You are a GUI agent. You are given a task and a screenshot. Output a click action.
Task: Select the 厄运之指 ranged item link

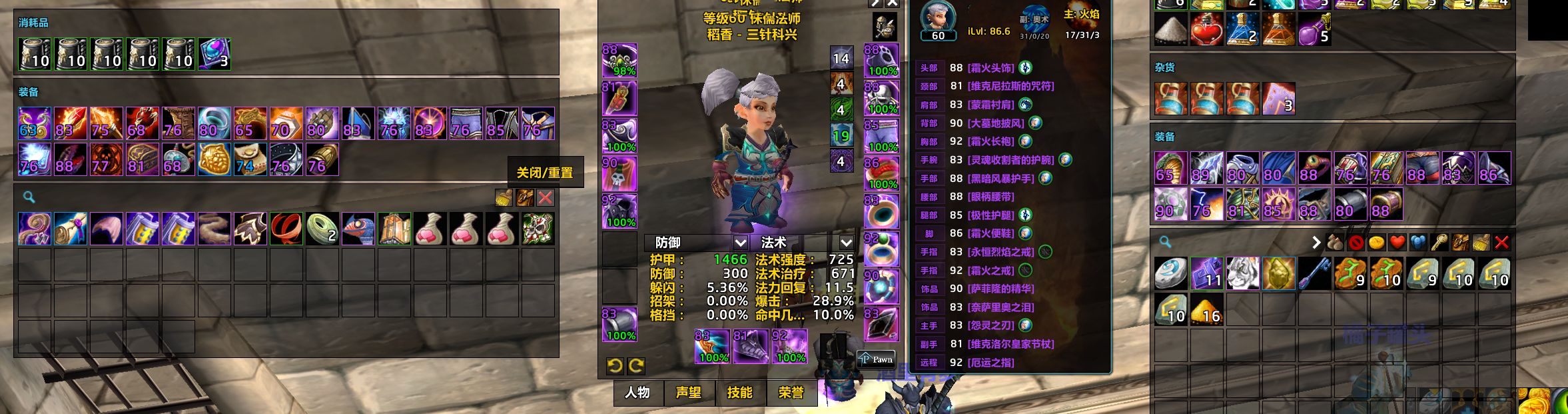pos(990,363)
